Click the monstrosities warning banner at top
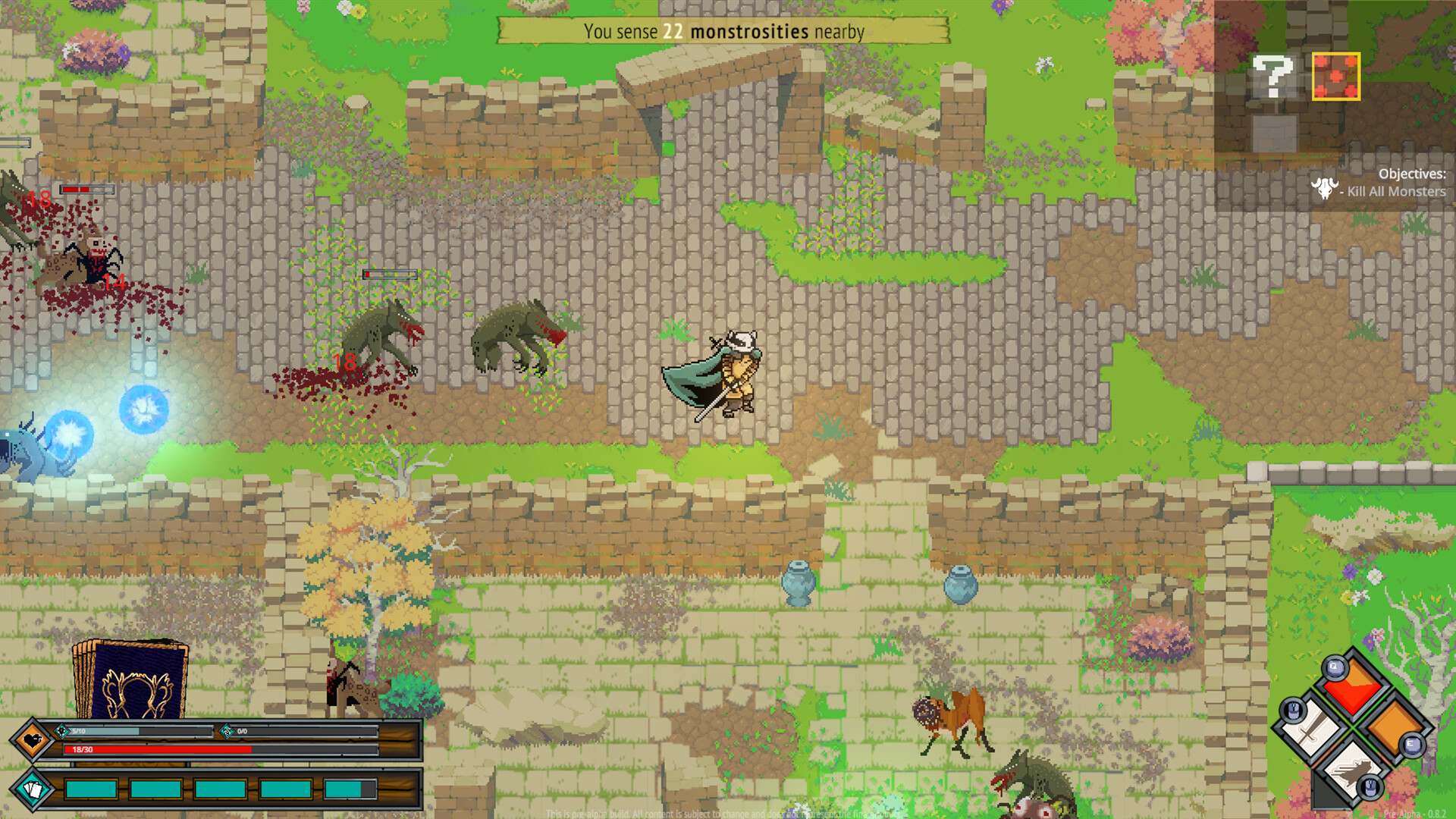1456x819 pixels. tap(724, 32)
